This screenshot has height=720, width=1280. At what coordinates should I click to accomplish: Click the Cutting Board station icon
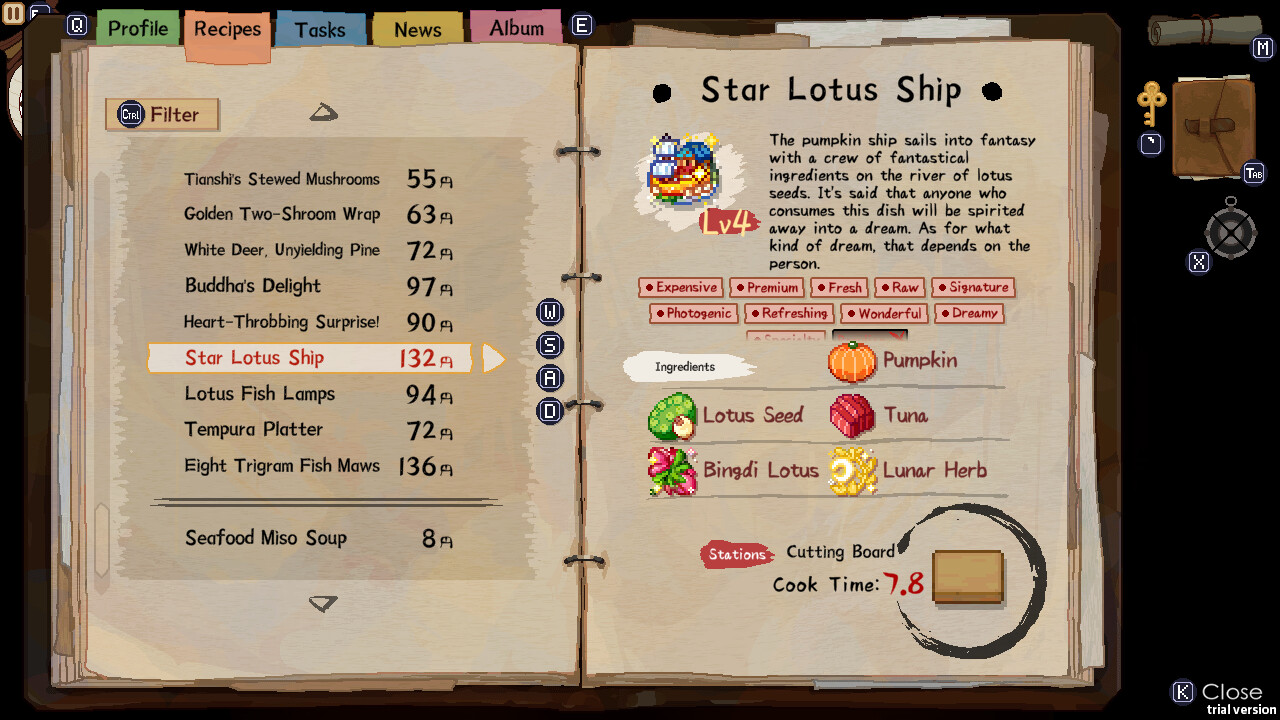coord(966,577)
